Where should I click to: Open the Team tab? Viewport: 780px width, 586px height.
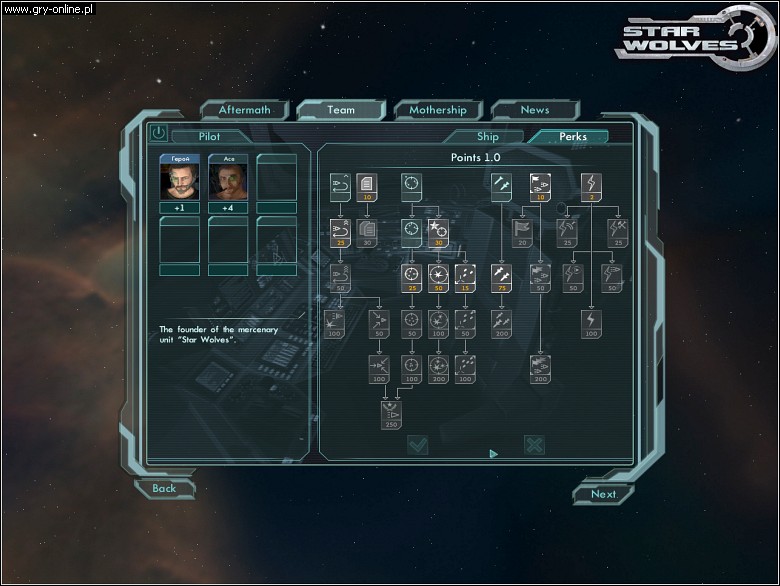[340, 110]
